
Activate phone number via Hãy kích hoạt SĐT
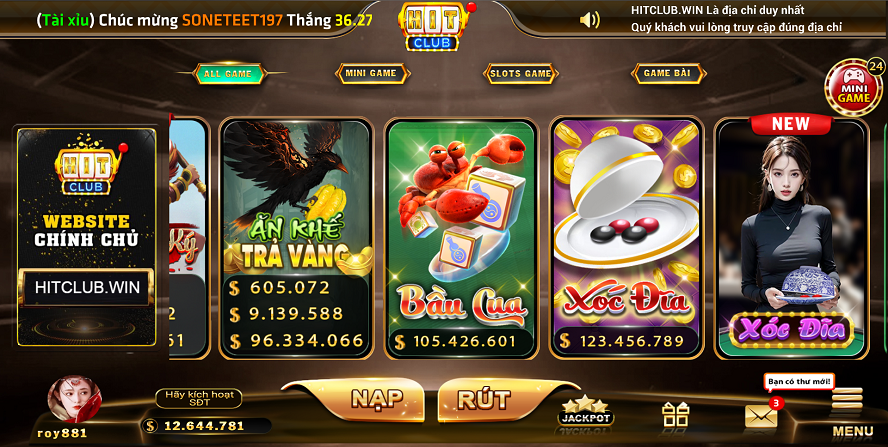198,399
